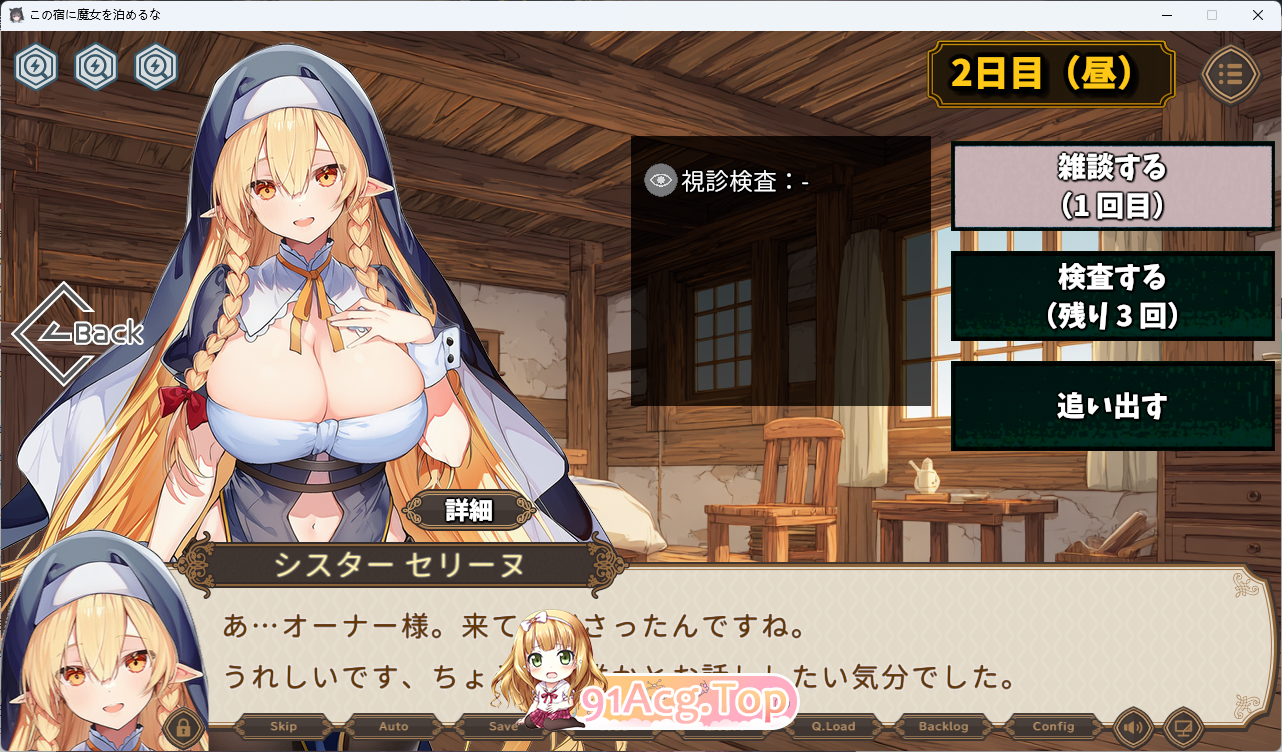
Task: Choose the 雑談する（1回目）chat option
Action: coord(1112,186)
